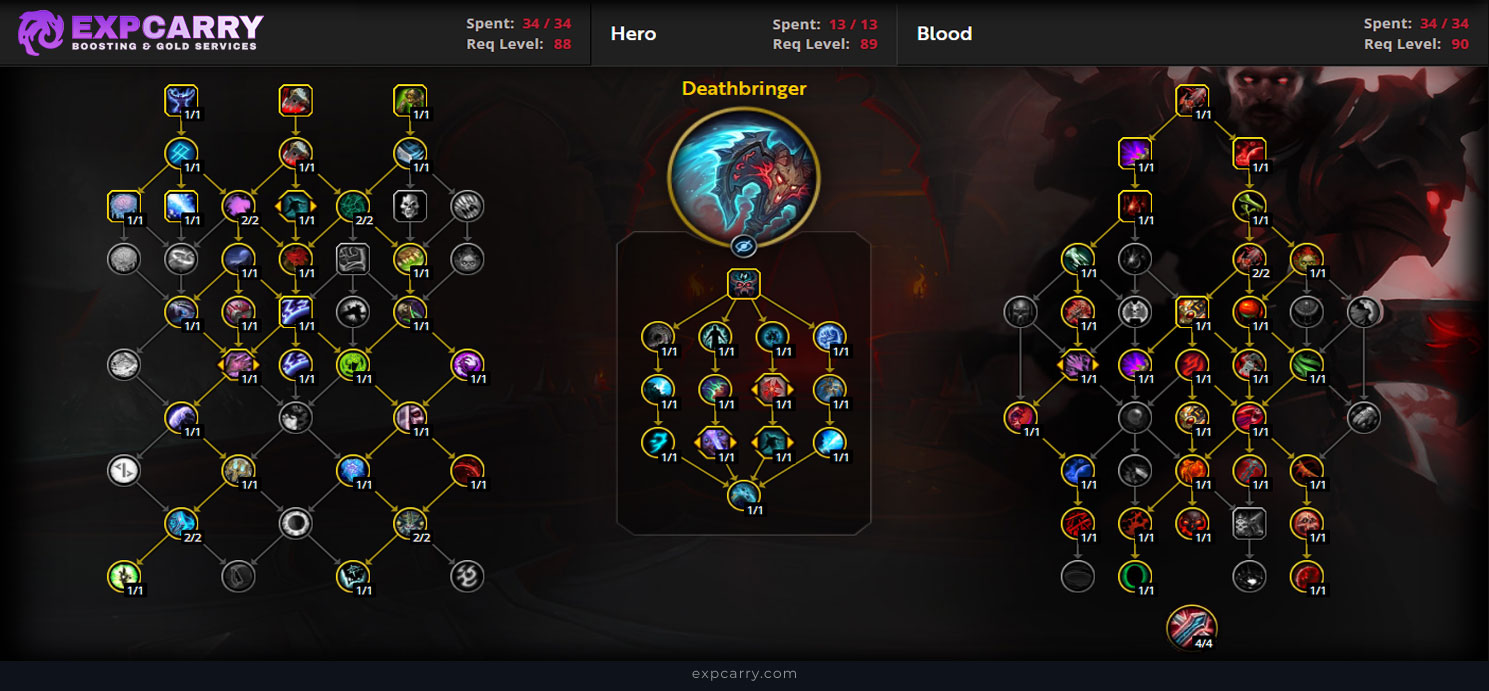
Task: Choose the blue brain square talent node
Action: tap(123, 206)
